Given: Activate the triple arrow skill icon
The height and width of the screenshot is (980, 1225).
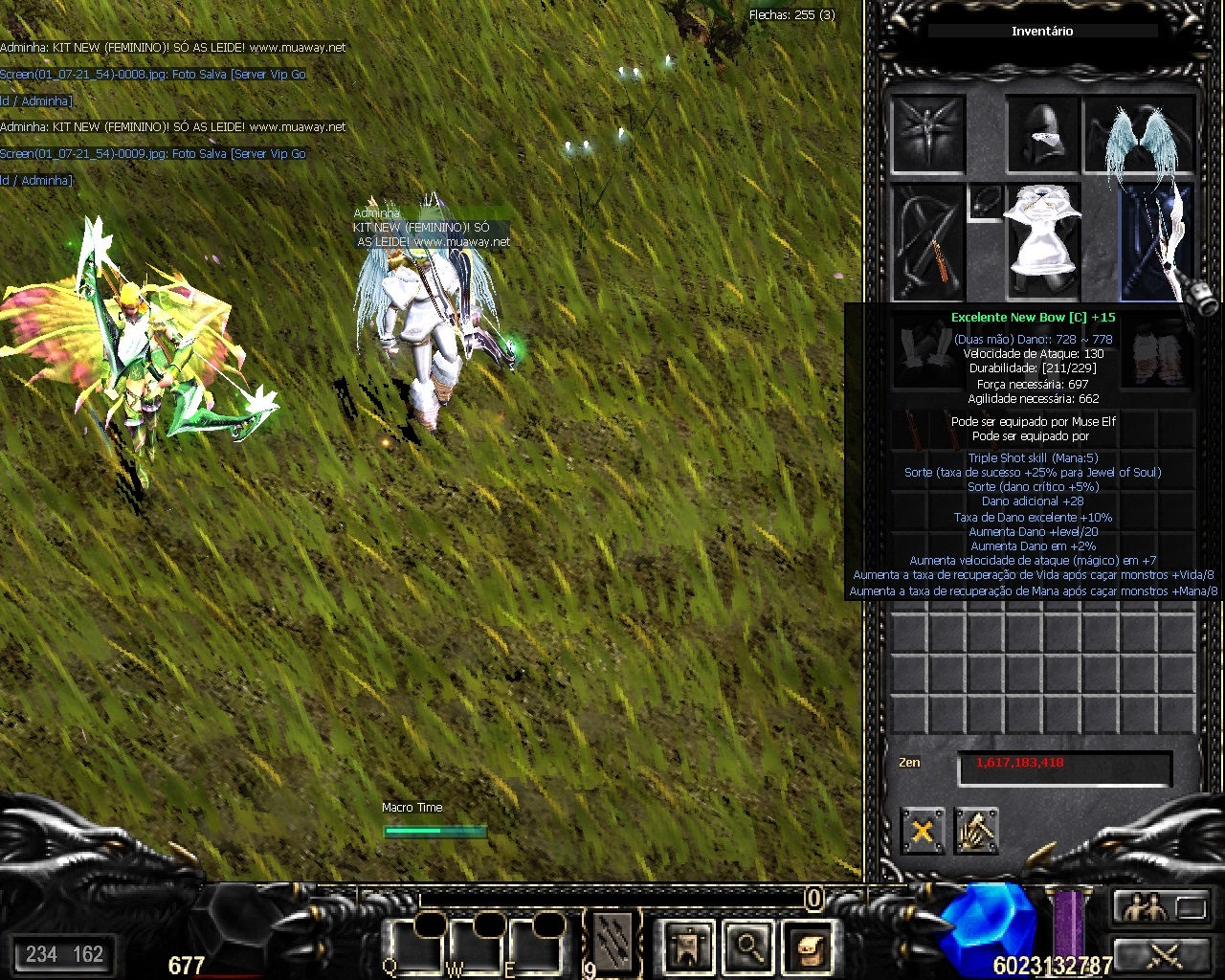Looking at the screenshot, I should point(612,943).
